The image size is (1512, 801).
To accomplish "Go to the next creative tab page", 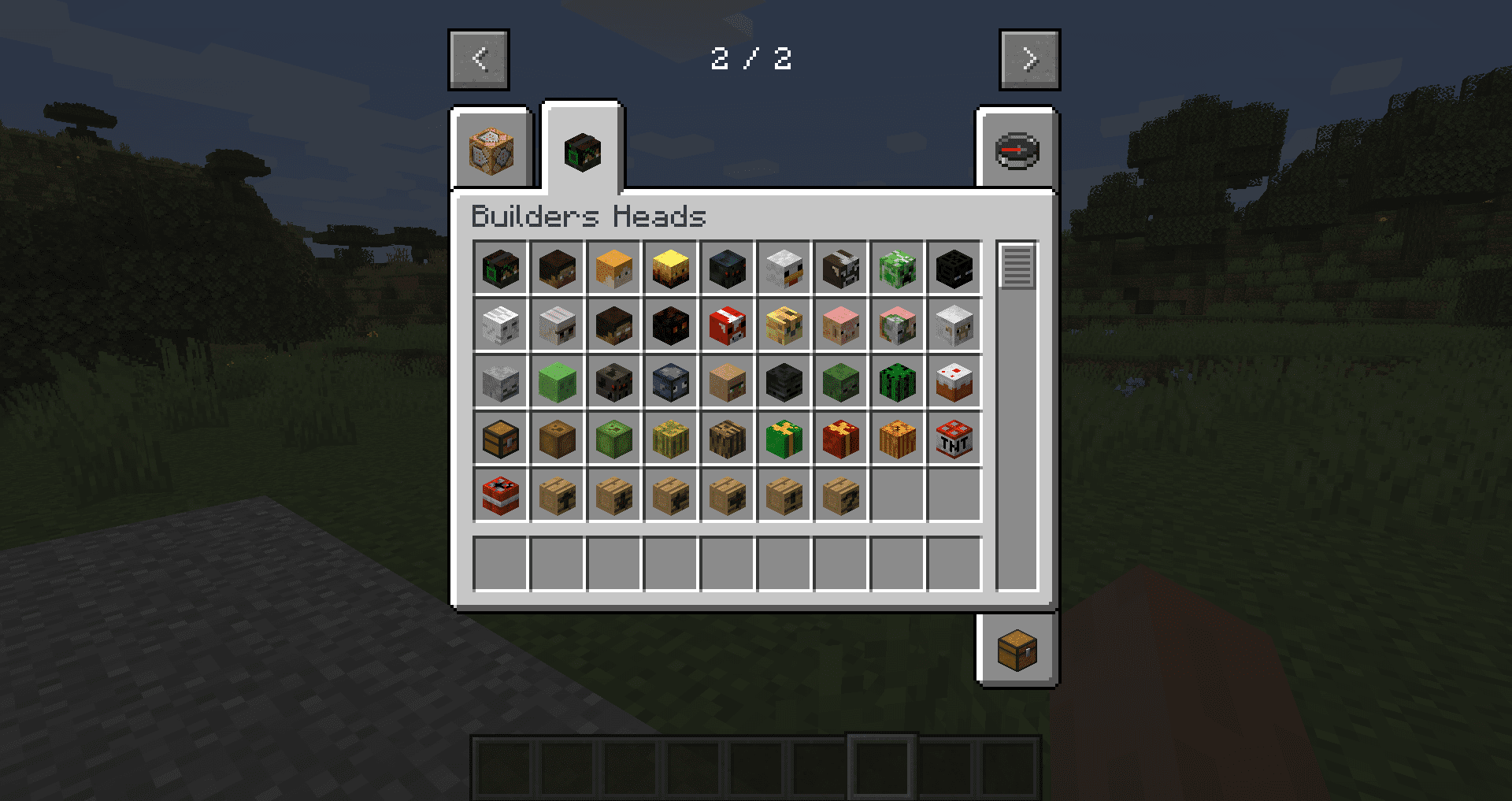I will tap(1029, 60).
